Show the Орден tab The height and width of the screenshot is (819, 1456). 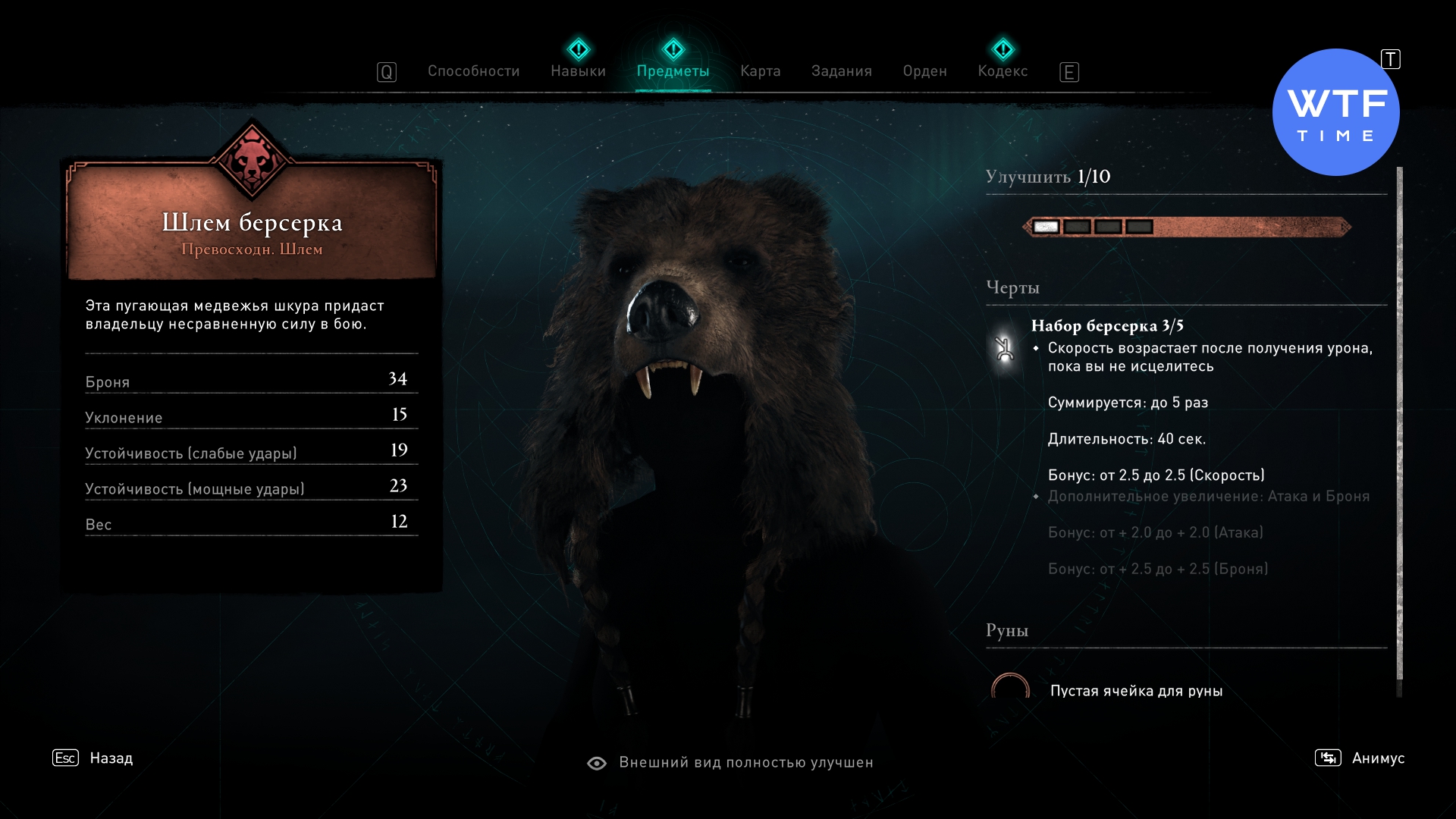click(924, 71)
